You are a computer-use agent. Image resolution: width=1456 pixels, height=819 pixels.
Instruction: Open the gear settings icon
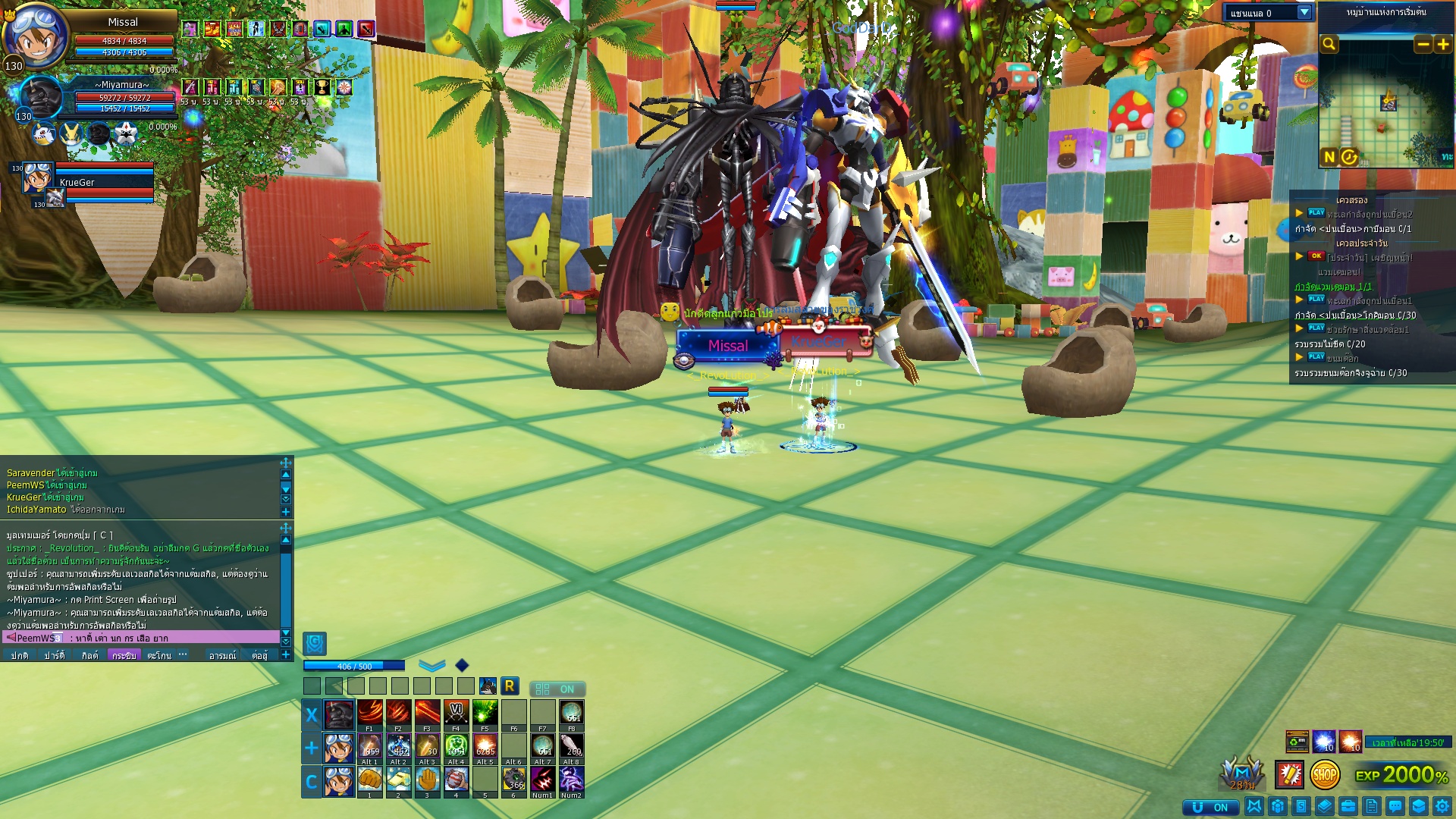(1442, 807)
